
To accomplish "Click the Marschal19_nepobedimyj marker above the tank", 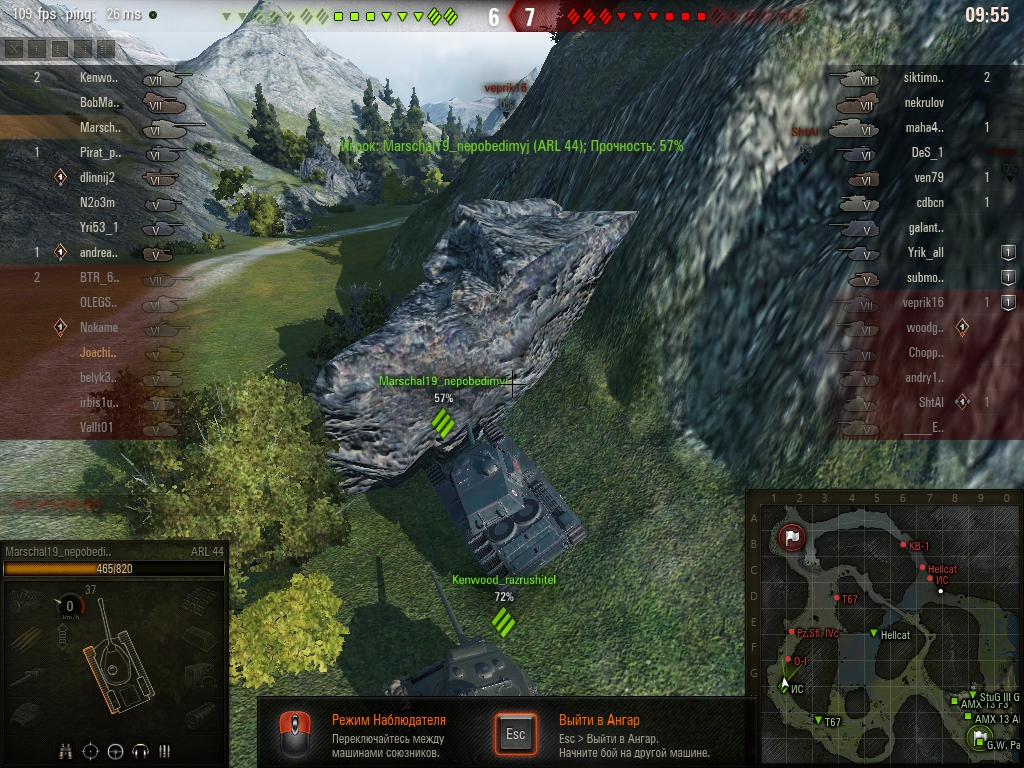I will click(443, 382).
